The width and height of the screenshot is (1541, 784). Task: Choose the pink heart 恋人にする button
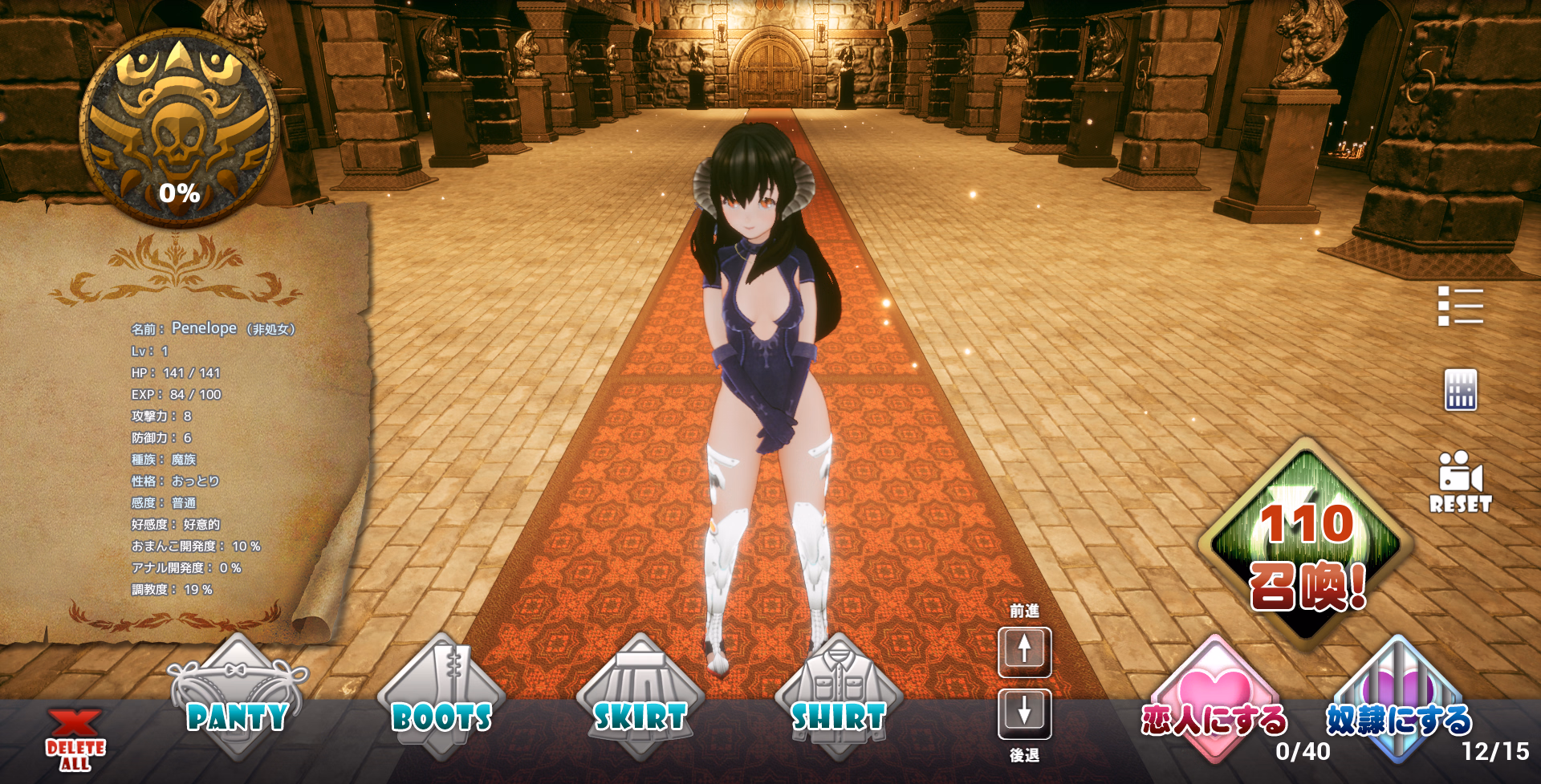click(x=1214, y=700)
